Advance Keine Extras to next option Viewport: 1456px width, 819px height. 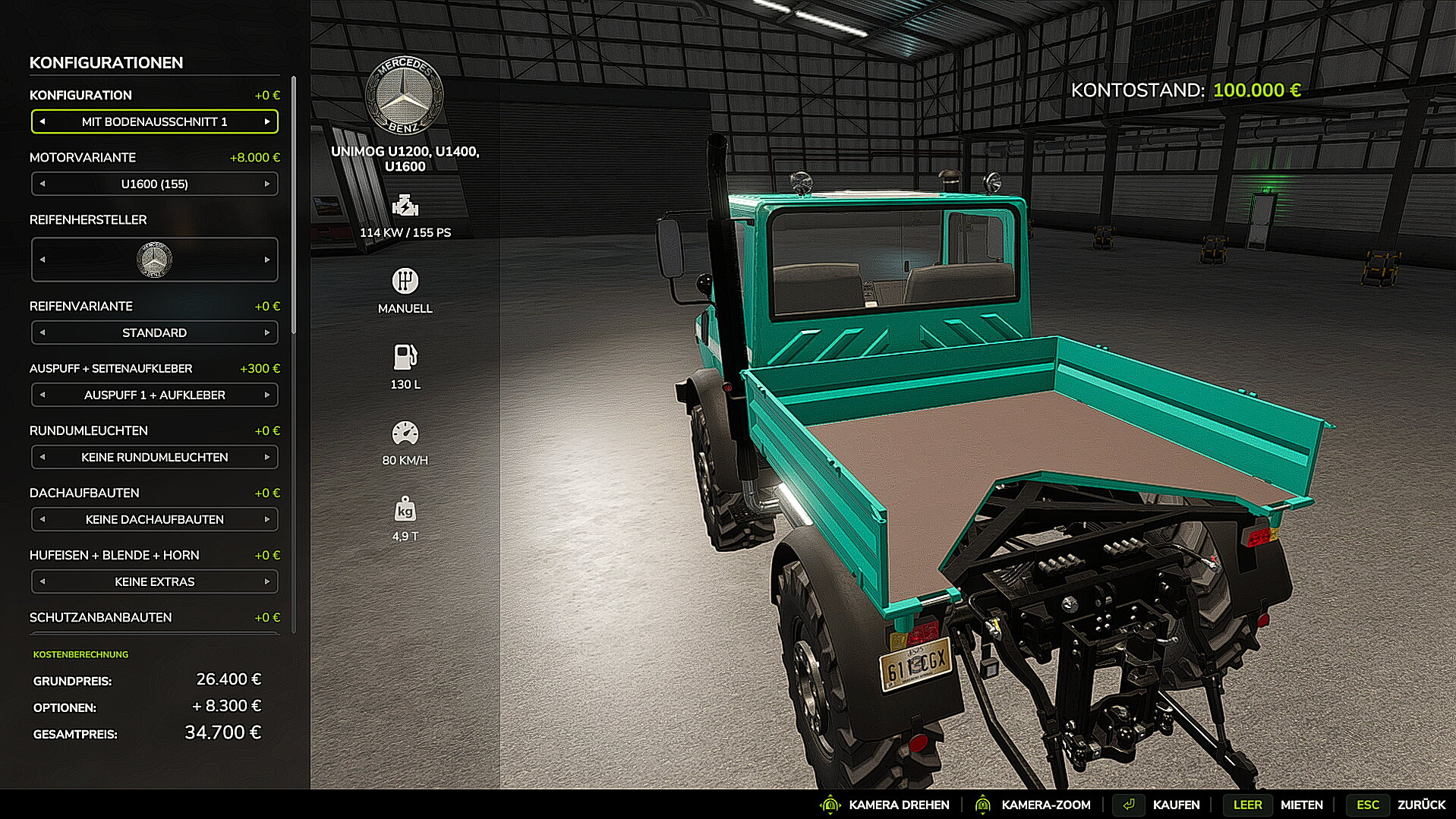(x=267, y=581)
